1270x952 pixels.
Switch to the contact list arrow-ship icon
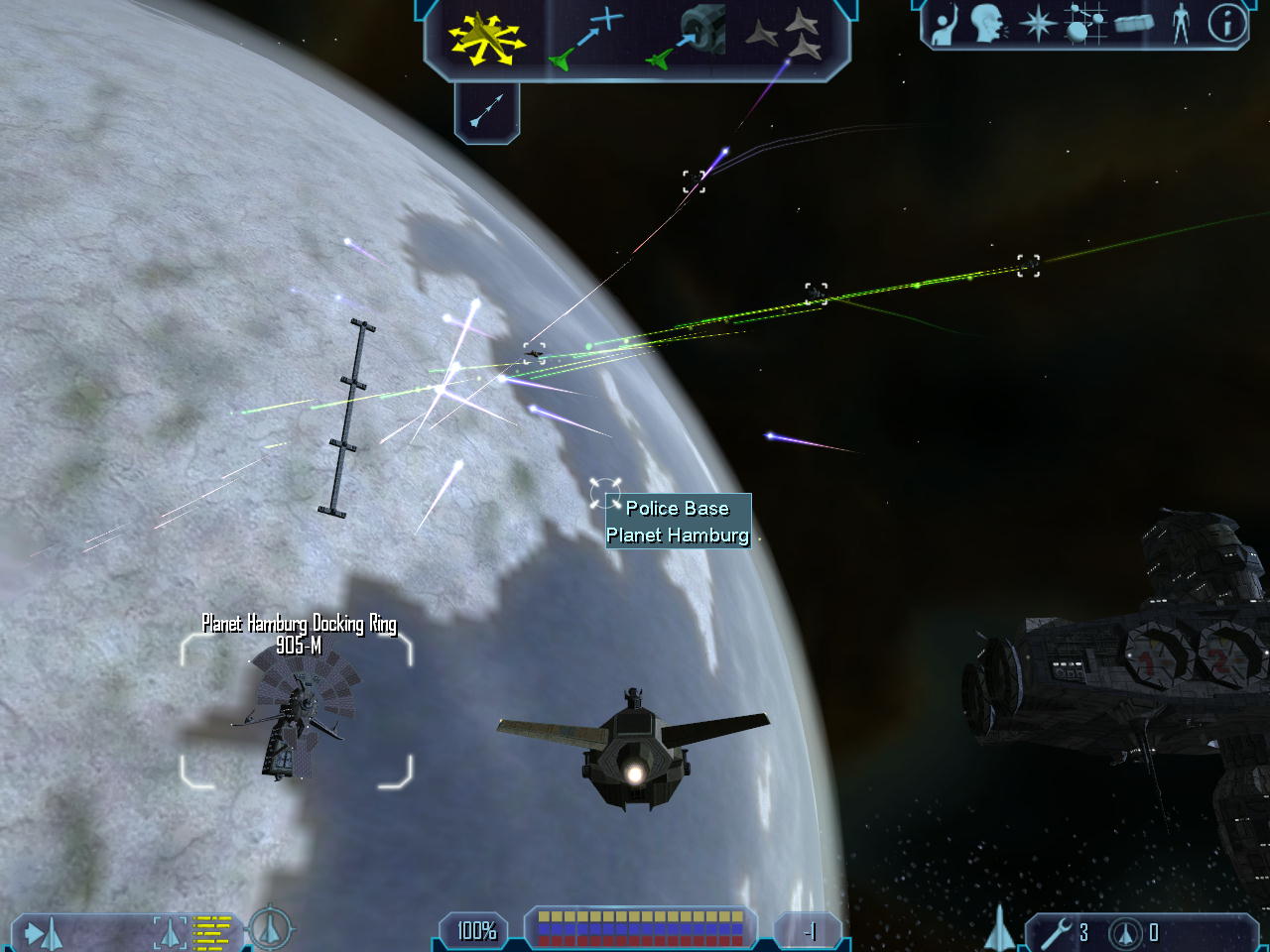(x=44, y=932)
